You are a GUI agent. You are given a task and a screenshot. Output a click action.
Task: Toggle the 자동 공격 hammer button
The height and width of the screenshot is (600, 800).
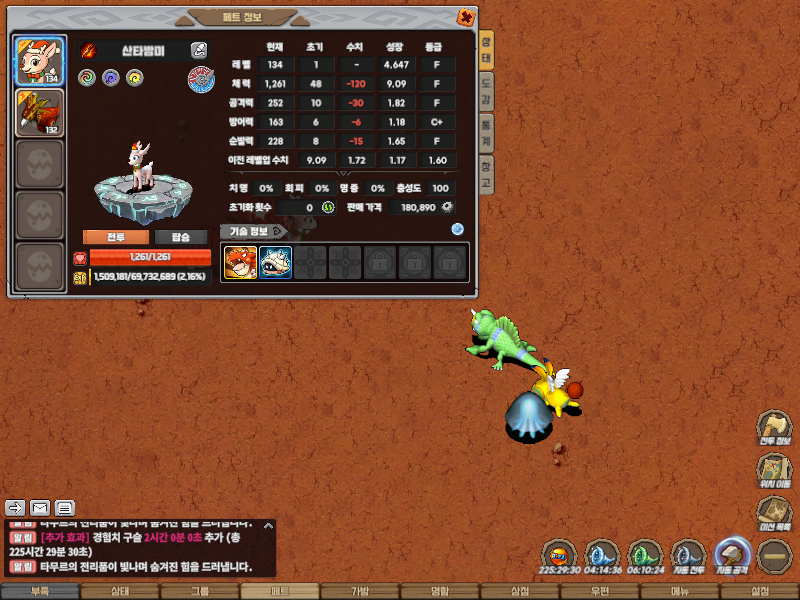coord(731,554)
